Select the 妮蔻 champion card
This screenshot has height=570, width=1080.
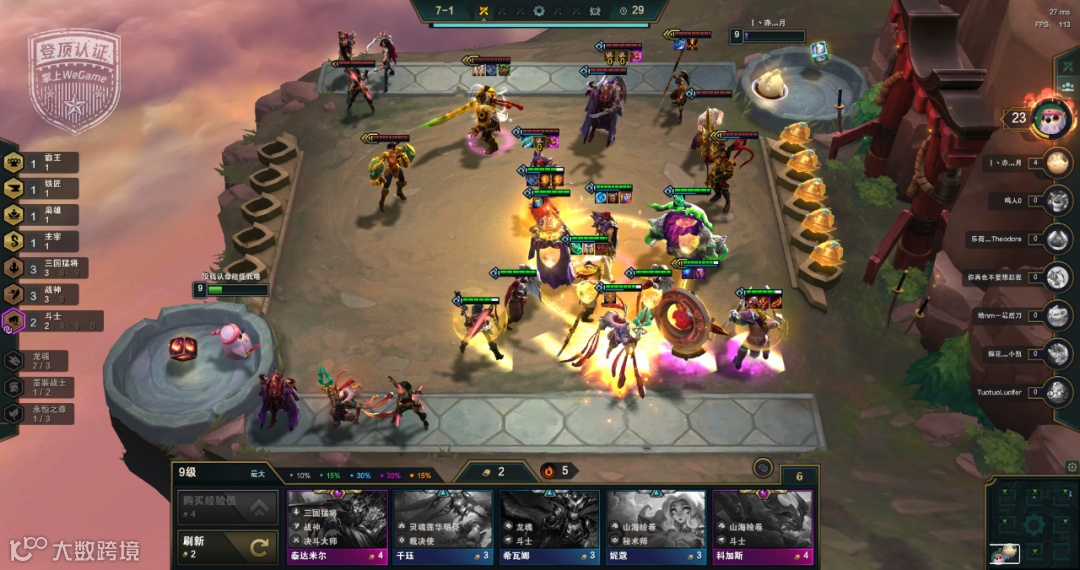click(655, 525)
